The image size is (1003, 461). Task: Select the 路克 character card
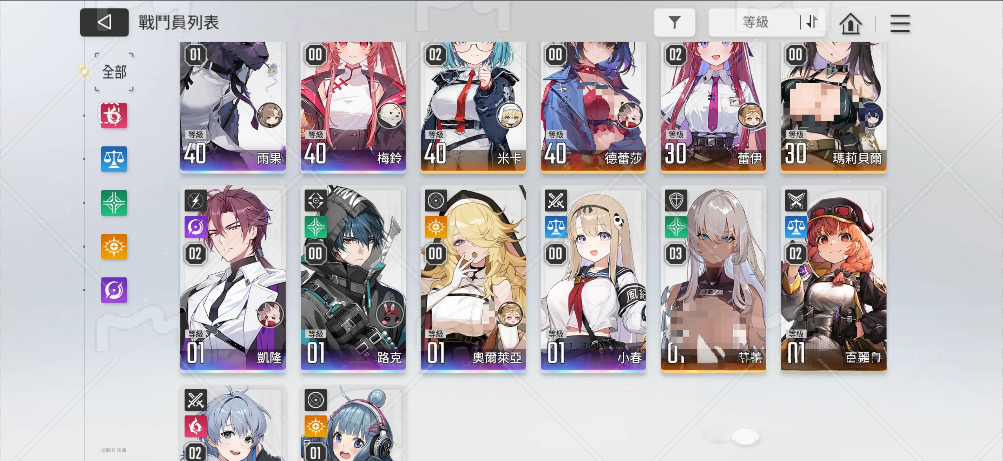pos(353,278)
